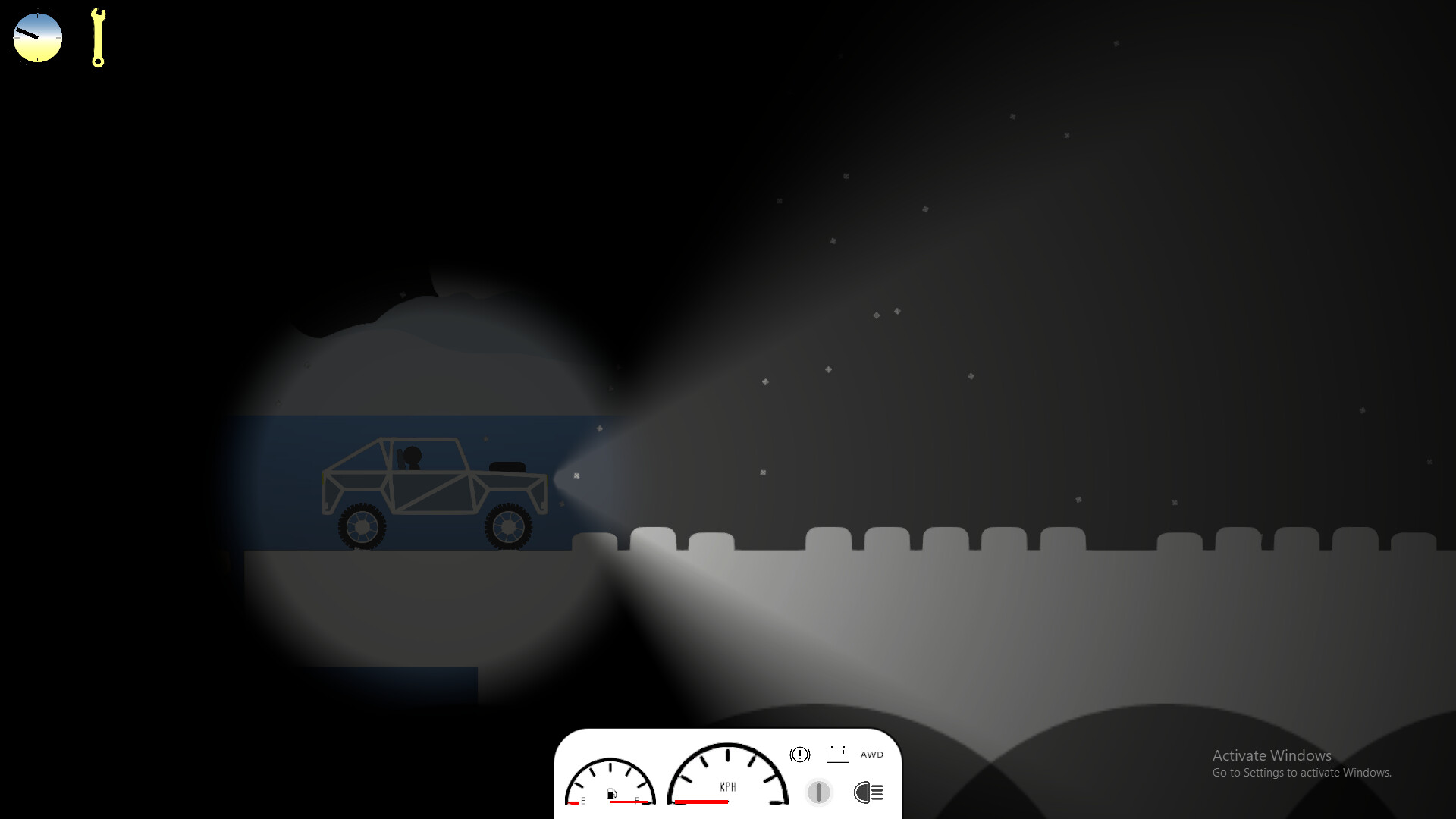The image size is (1456, 819).
Task: Click the Activate Windows watermark text
Action: 1271,755
